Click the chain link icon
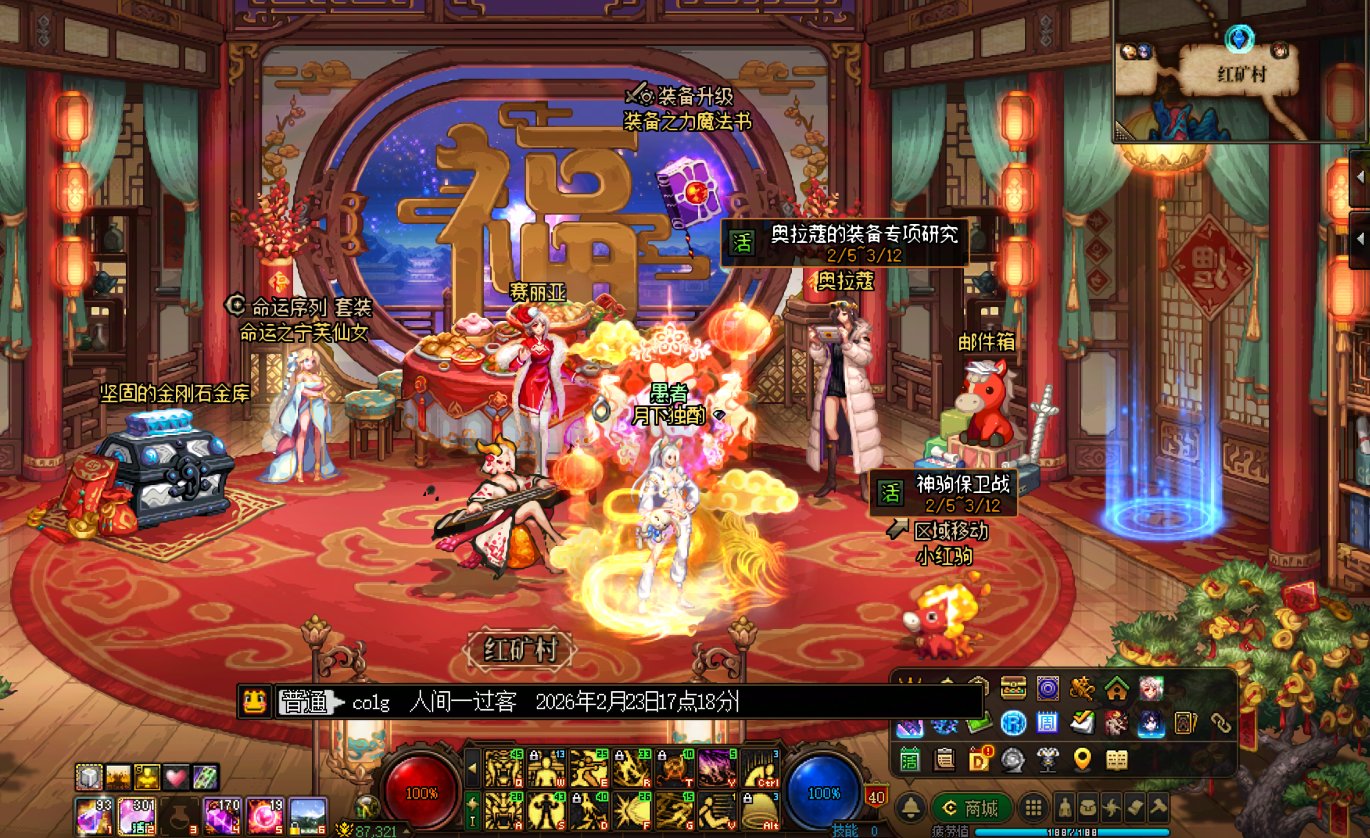The width and height of the screenshot is (1370, 838). (1220, 722)
